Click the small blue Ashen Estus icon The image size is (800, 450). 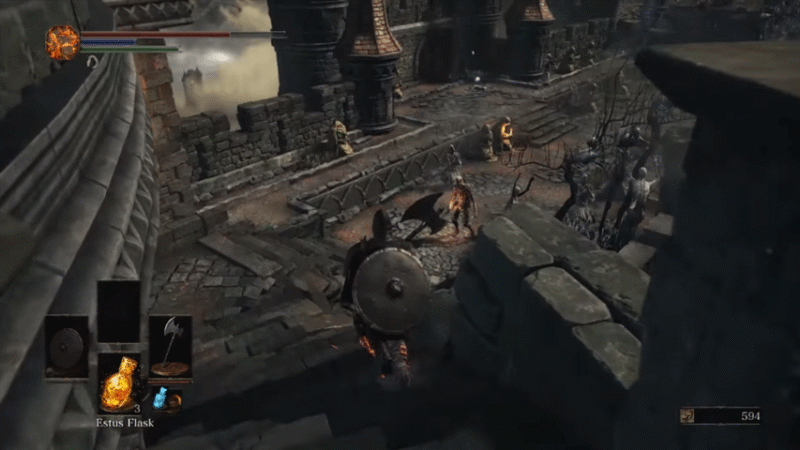(159, 398)
